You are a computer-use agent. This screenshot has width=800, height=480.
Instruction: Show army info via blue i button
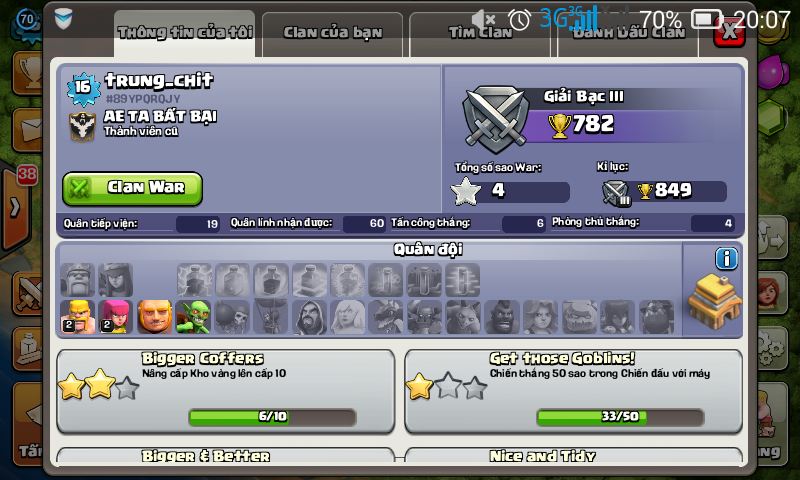pos(726,259)
